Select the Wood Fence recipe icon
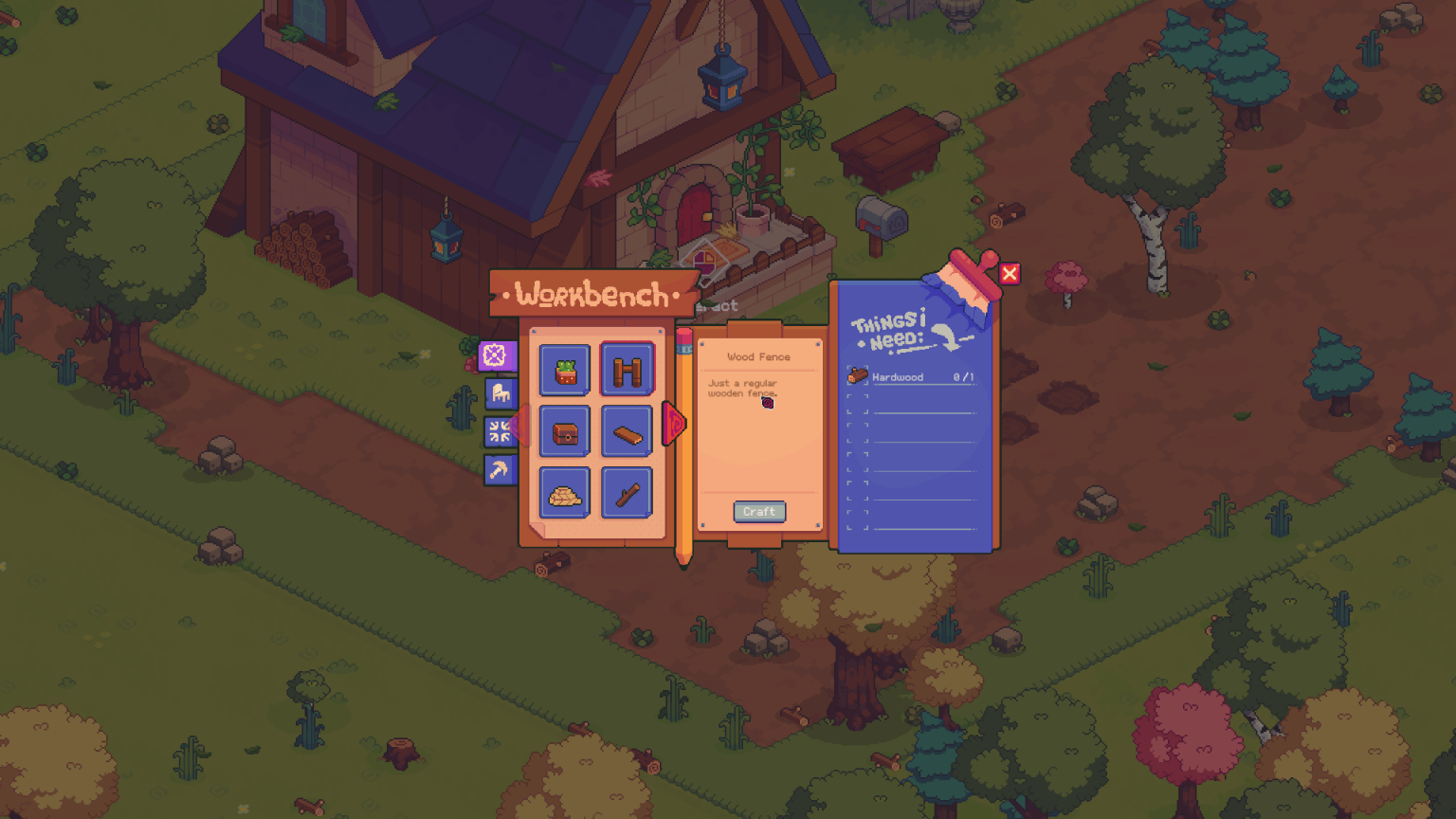The height and width of the screenshot is (819, 1456). pyautogui.click(x=627, y=369)
